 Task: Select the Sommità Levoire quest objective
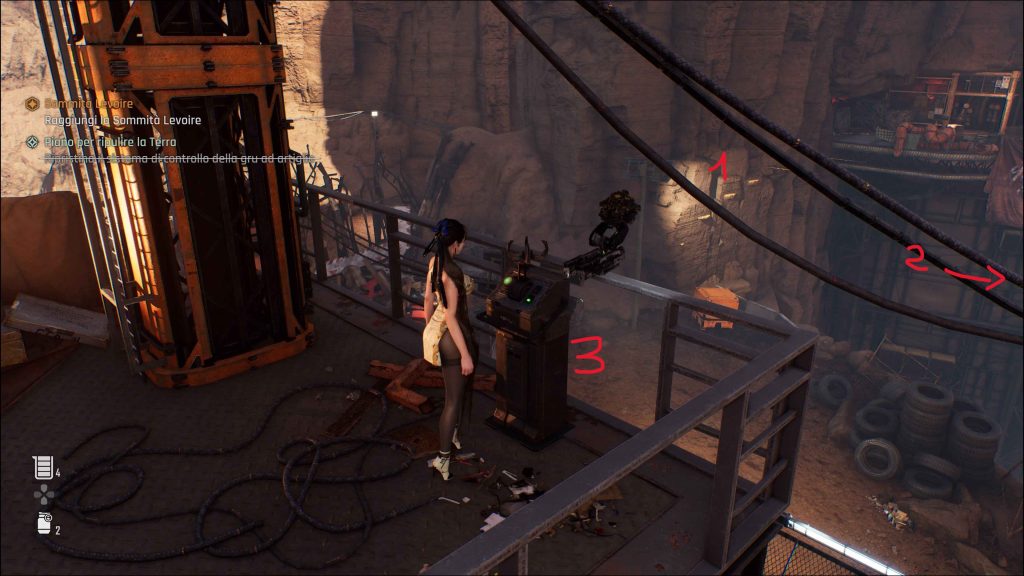(x=89, y=103)
